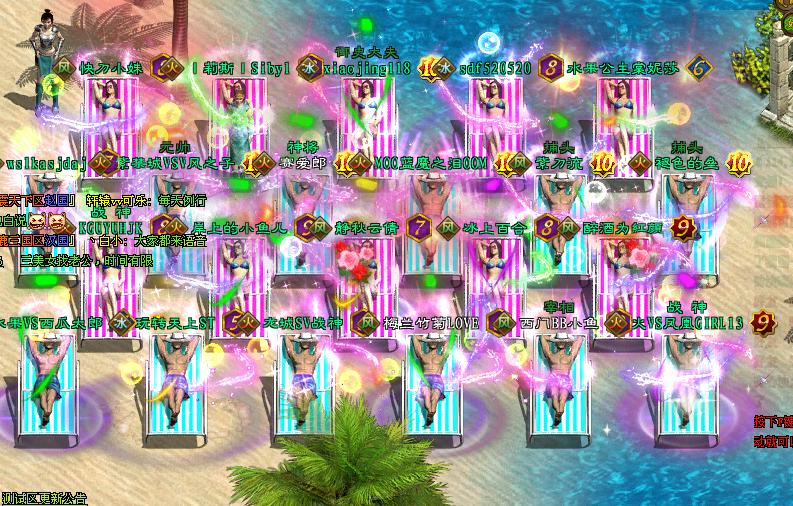
Task: Click the chat message from 白小
Action: 150,241
